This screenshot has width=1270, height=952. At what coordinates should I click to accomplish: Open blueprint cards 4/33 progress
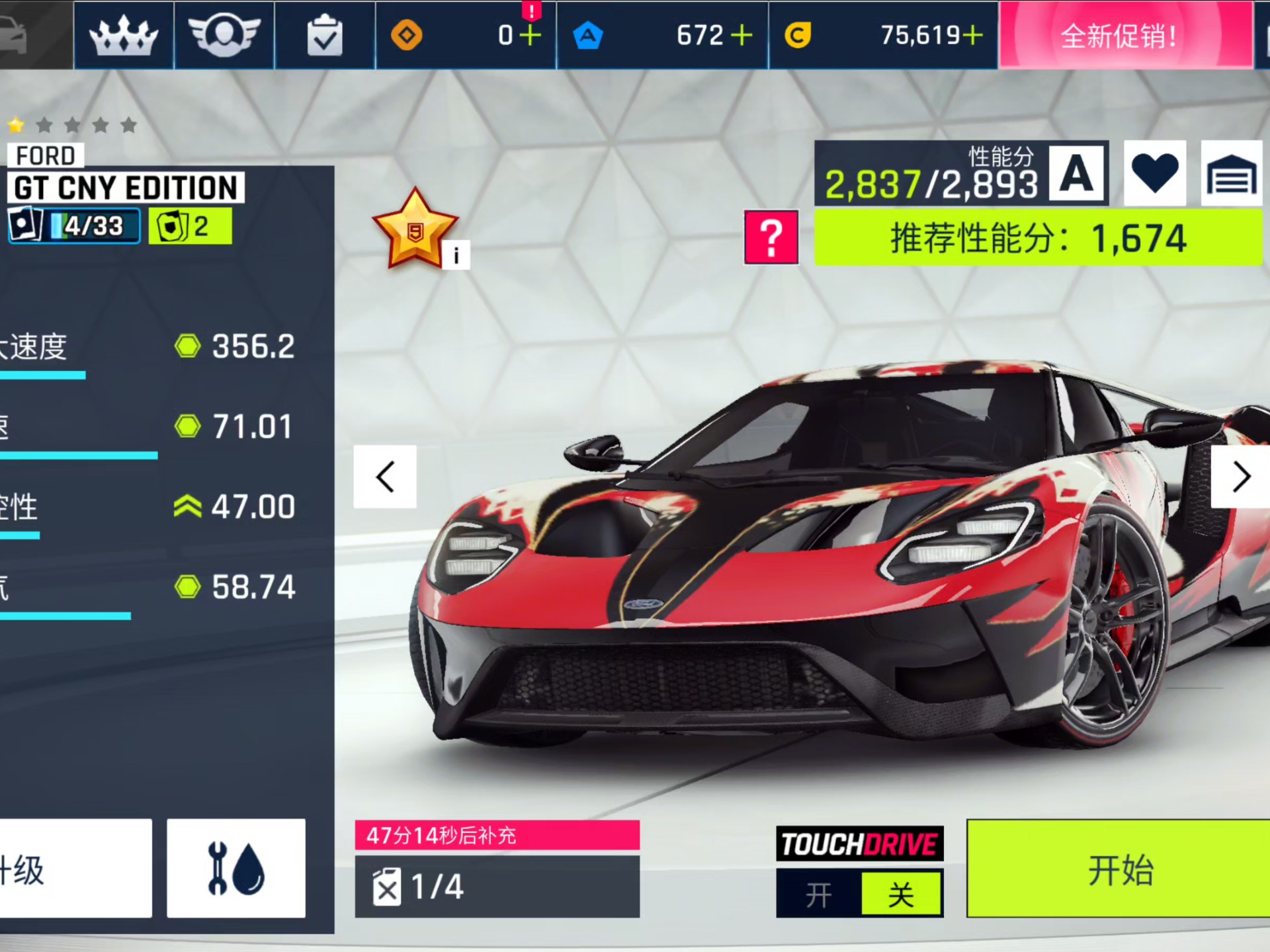(x=74, y=226)
